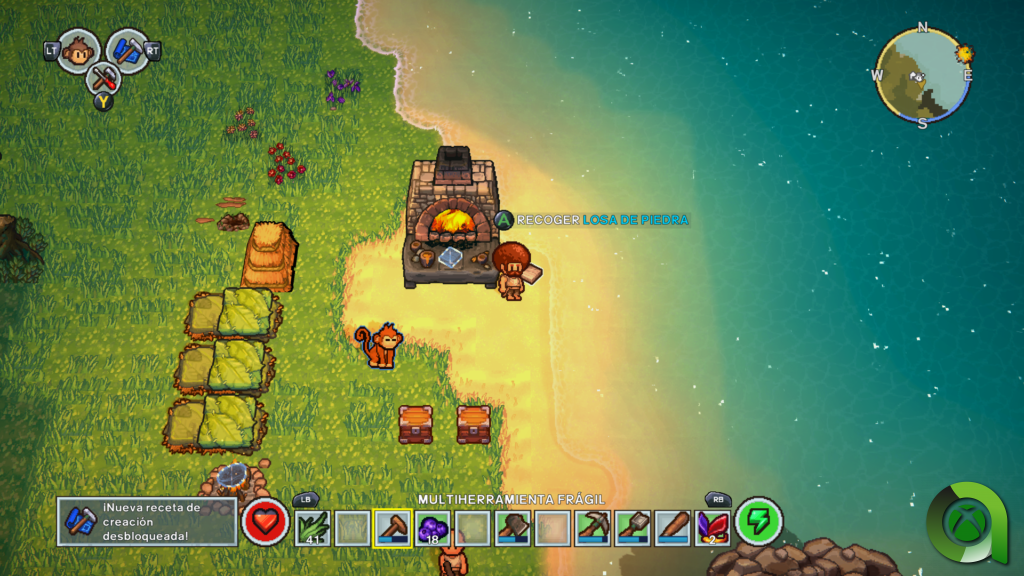1024x576 pixels.
Task: Open the crossed hammer and screwdriver crafting icon
Action: 102,78
